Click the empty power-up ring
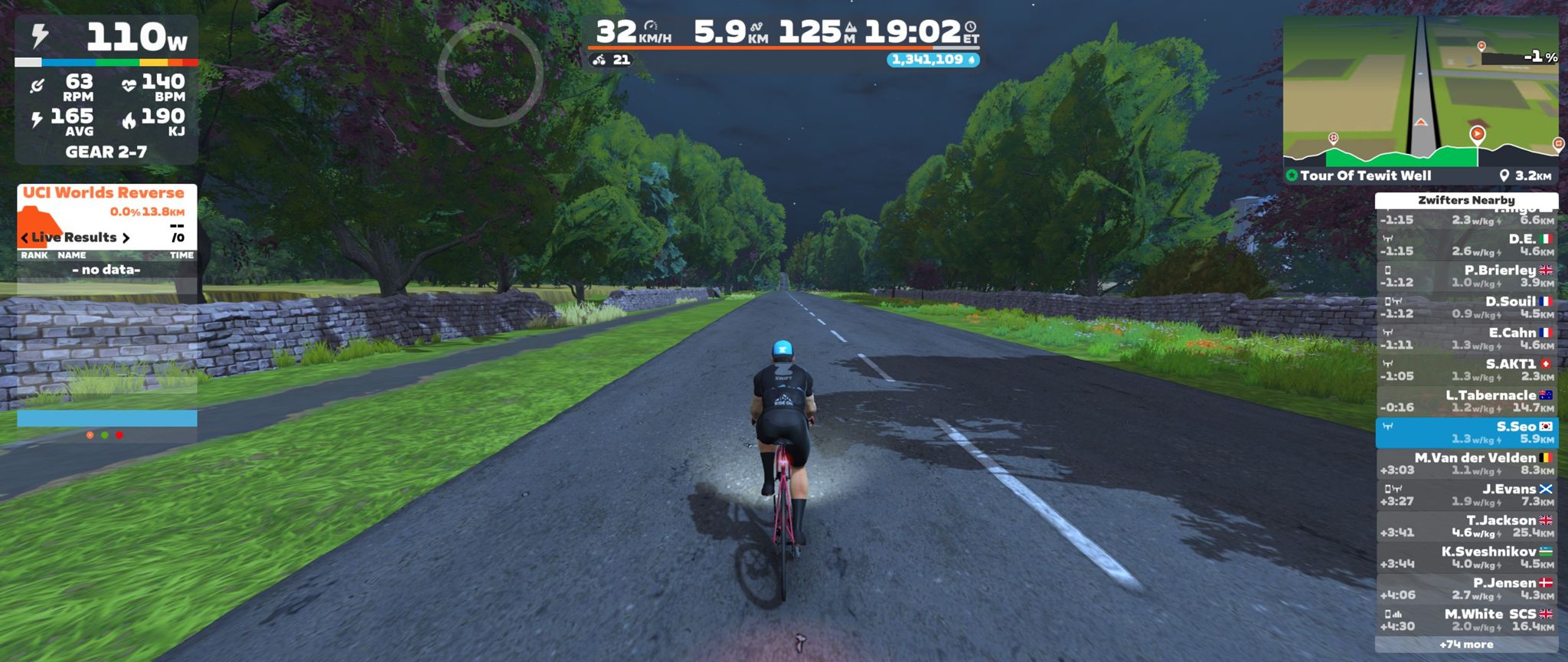 click(490, 74)
